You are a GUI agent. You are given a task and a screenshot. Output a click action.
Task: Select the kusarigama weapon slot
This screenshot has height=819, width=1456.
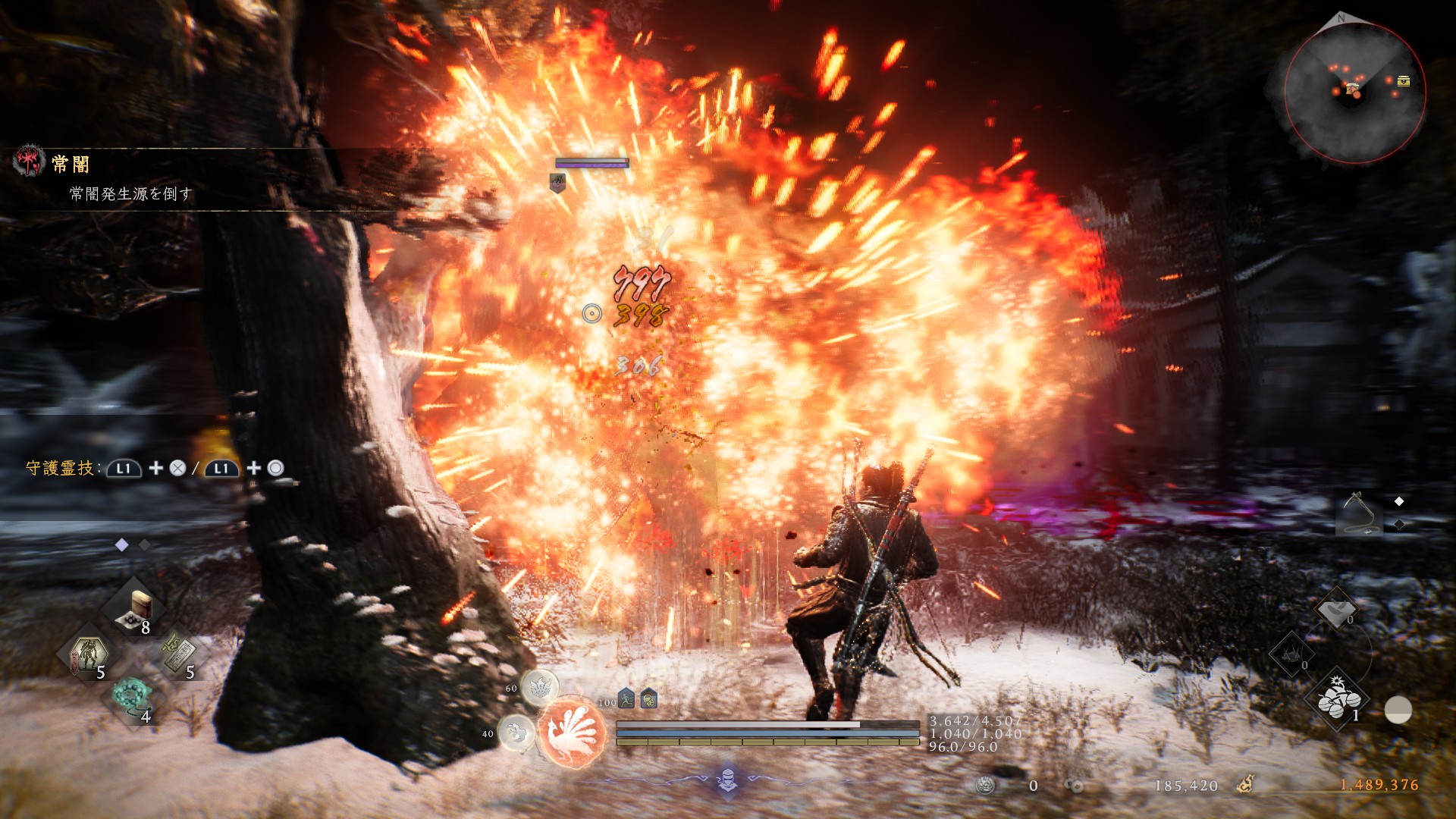[1358, 513]
